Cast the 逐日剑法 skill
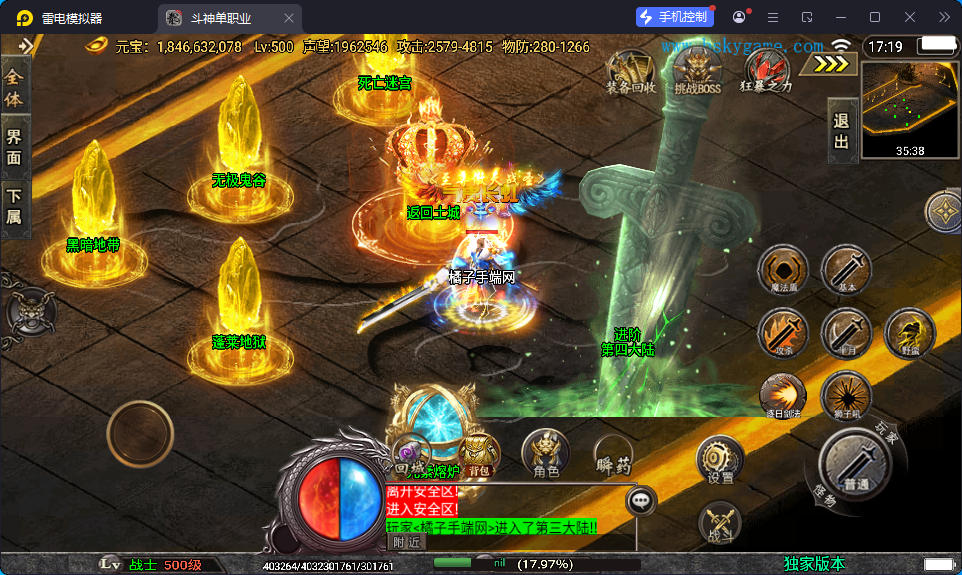The height and width of the screenshot is (575, 962). point(783,396)
